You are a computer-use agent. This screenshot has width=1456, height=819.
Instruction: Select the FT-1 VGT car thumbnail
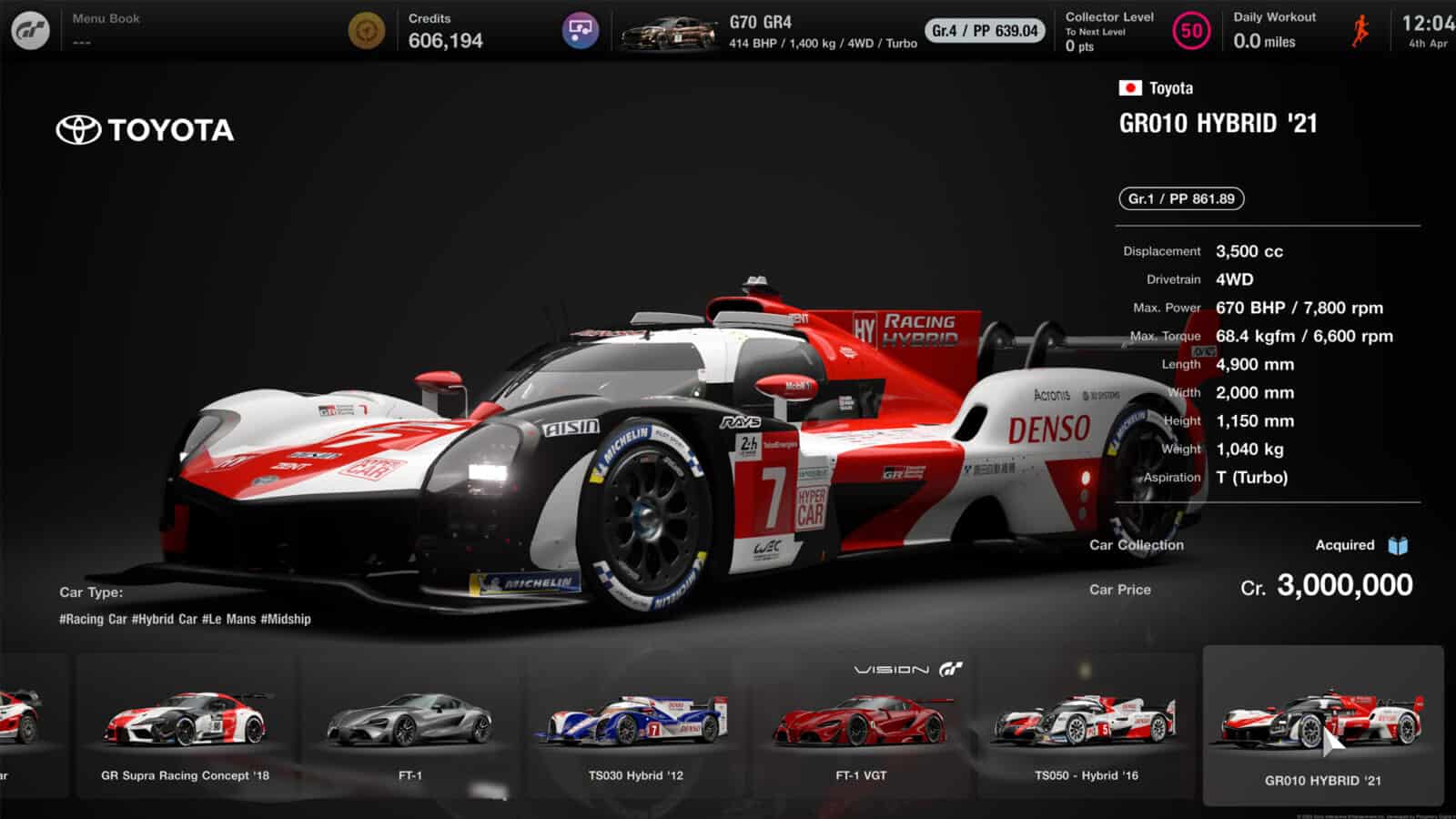(864, 725)
